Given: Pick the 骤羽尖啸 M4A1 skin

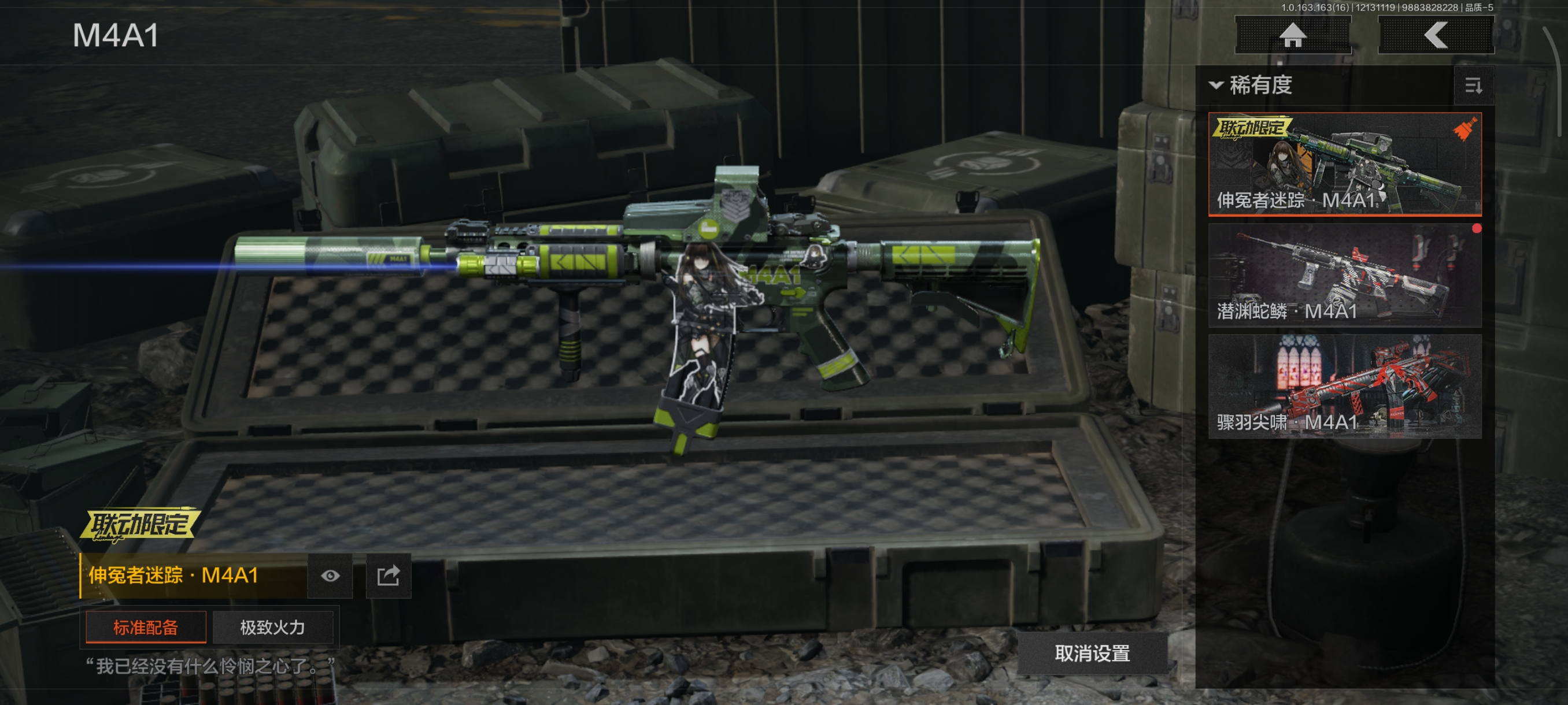Looking at the screenshot, I should (1344, 385).
